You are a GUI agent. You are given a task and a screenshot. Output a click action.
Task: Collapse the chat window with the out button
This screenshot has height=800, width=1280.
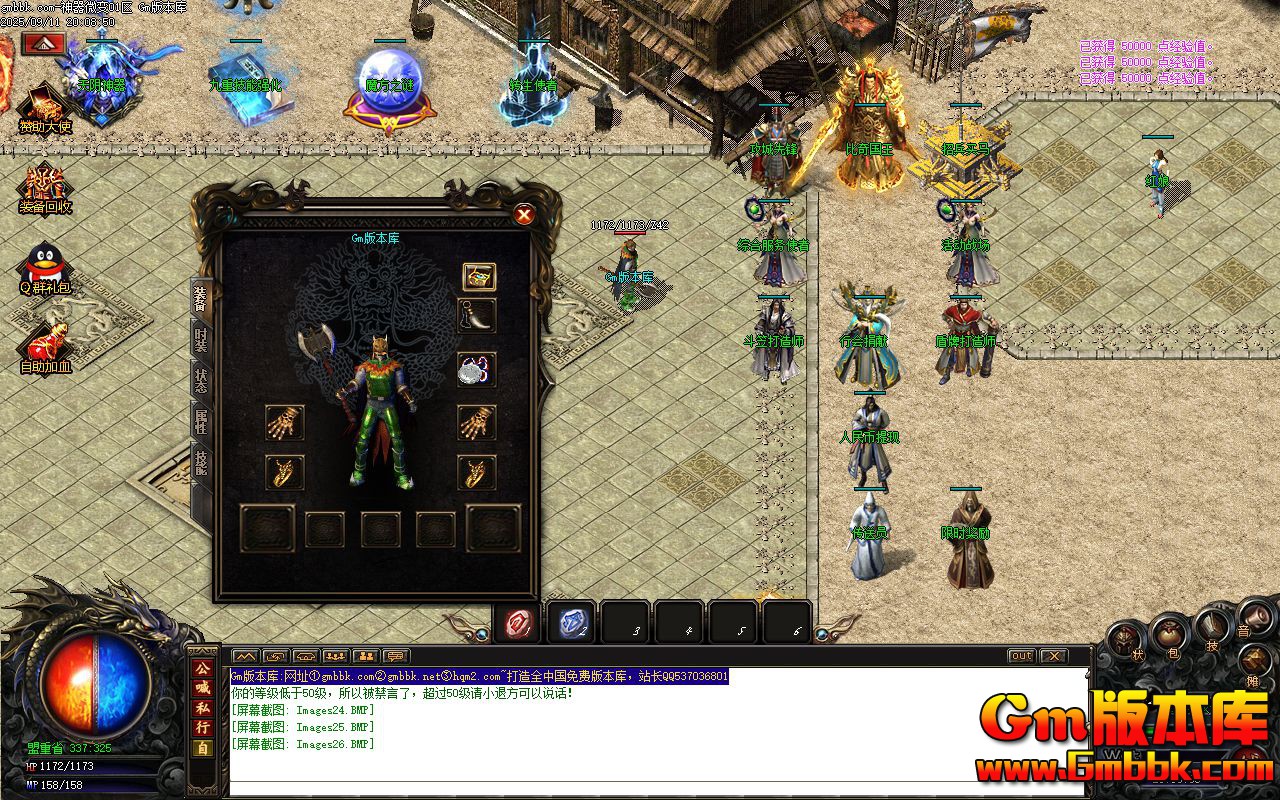(1022, 656)
